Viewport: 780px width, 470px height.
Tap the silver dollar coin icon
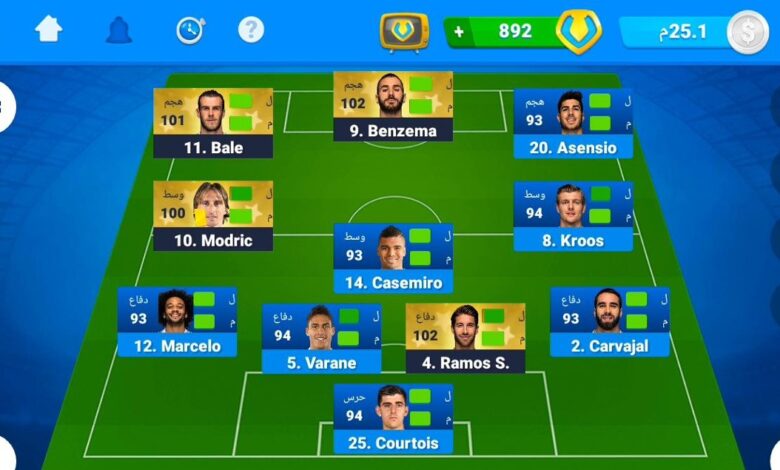click(747, 32)
